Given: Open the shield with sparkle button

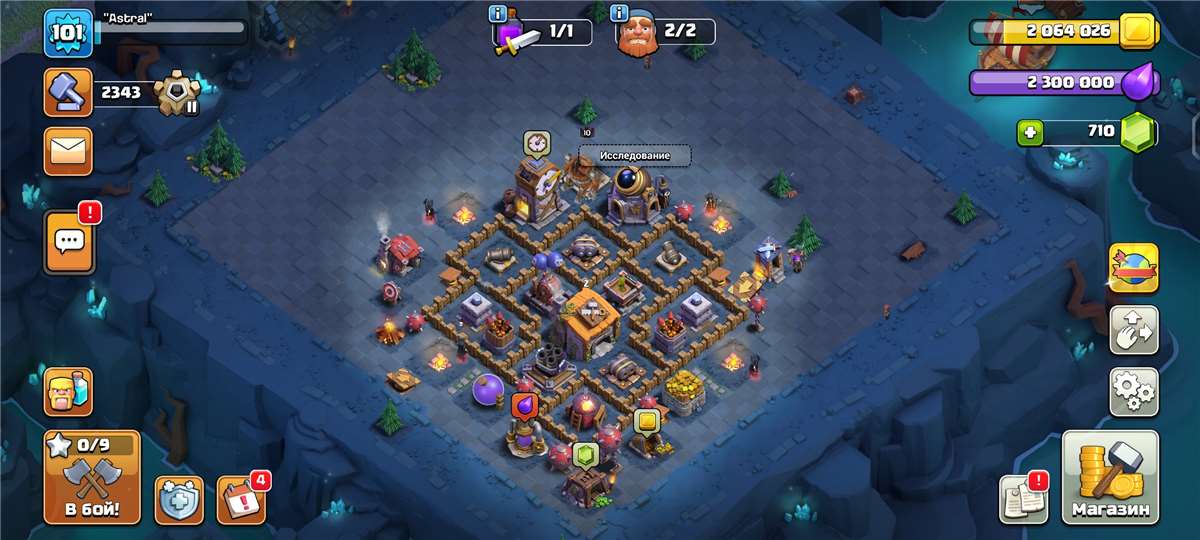Looking at the screenshot, I should pyautogui.click(x=179, y=499).
